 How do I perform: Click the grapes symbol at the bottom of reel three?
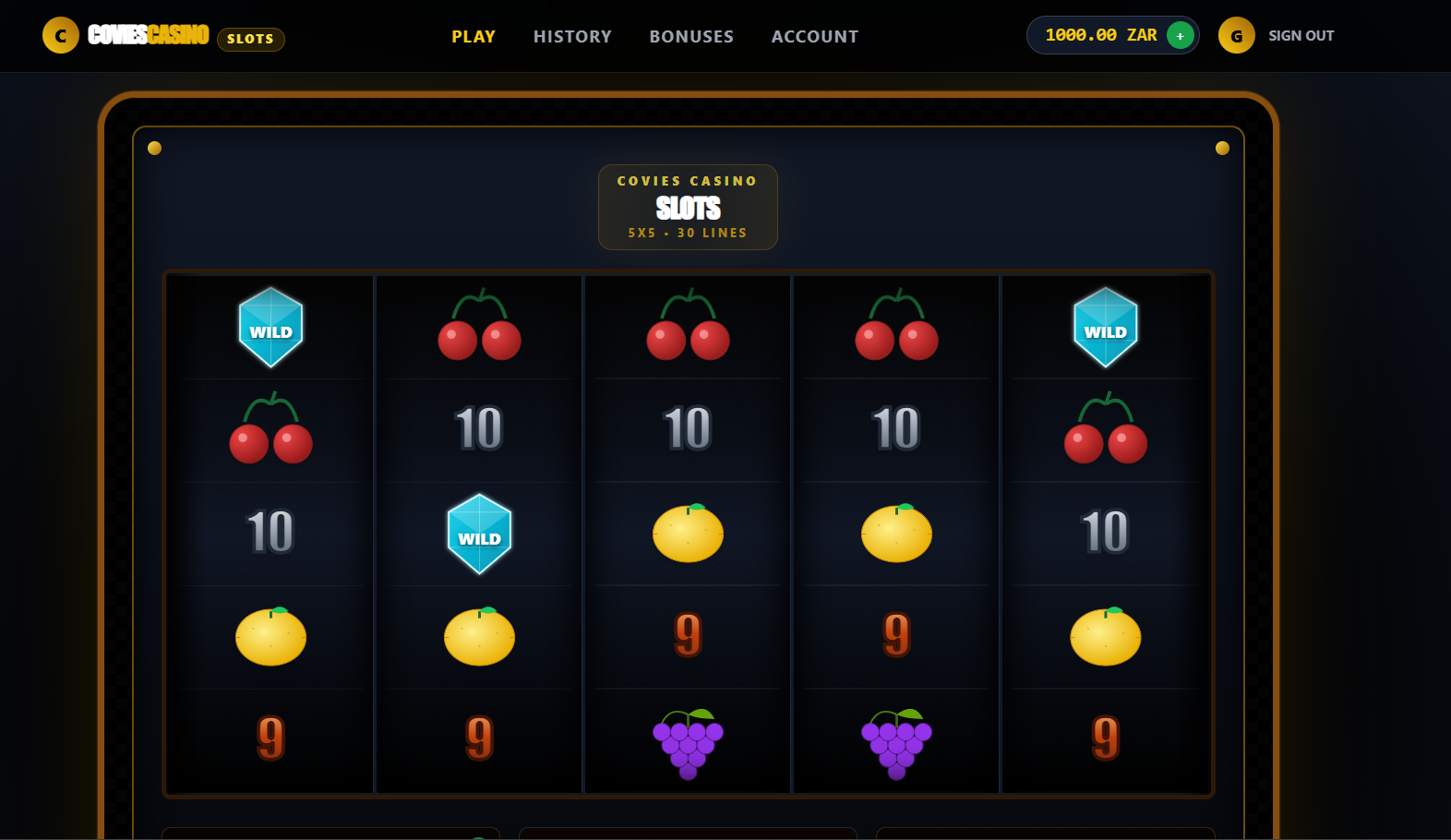tap(688, 741)
